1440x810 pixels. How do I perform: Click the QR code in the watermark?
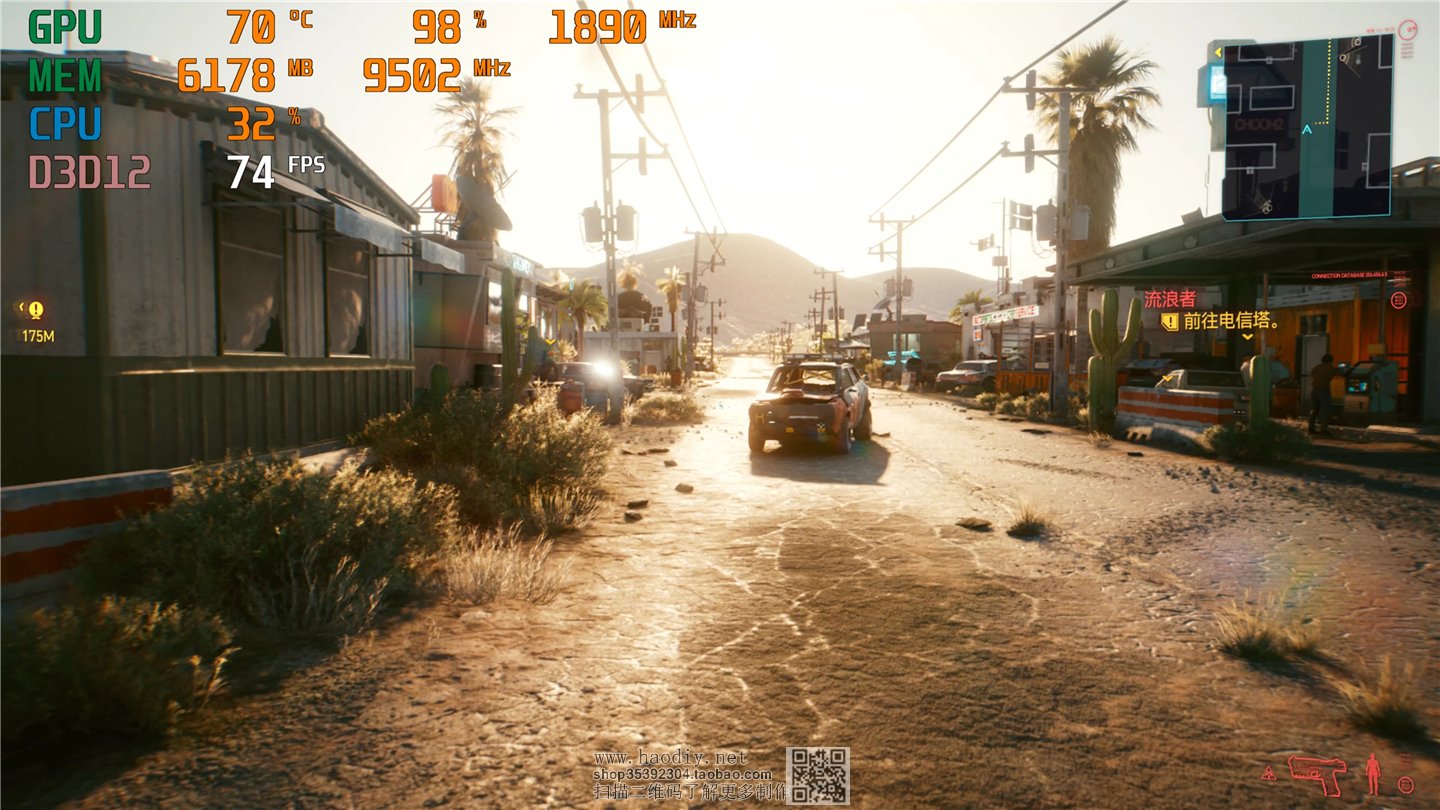click(x=817, y=775)
